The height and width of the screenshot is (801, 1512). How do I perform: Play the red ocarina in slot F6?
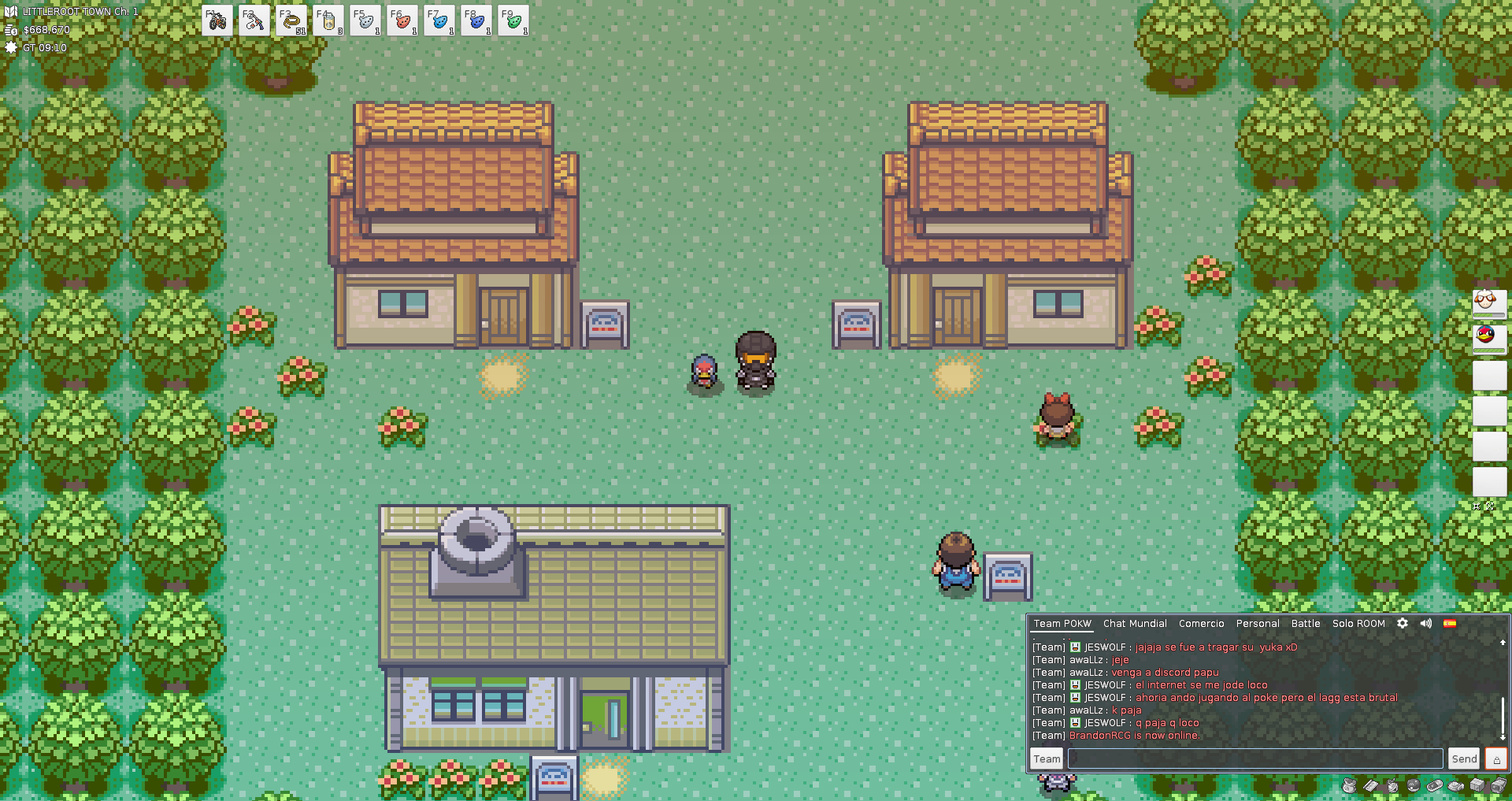coord(402,20)
